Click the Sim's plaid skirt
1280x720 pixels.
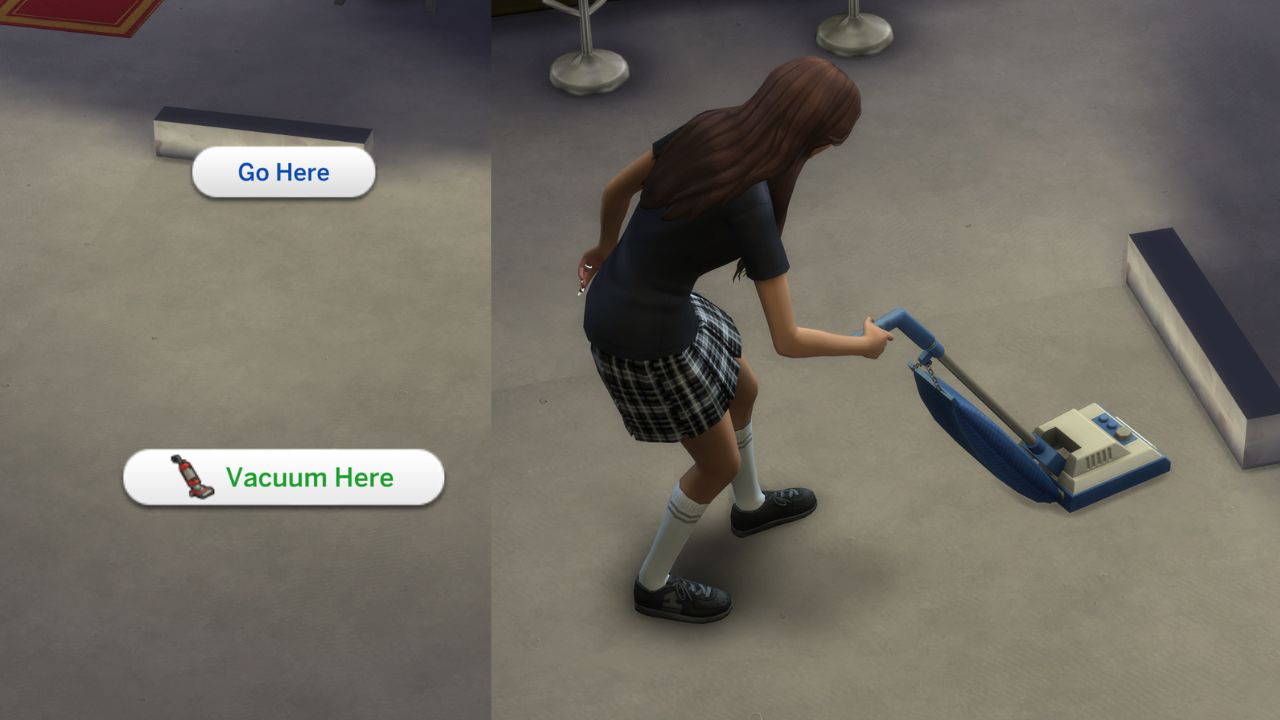coord(670,390)
